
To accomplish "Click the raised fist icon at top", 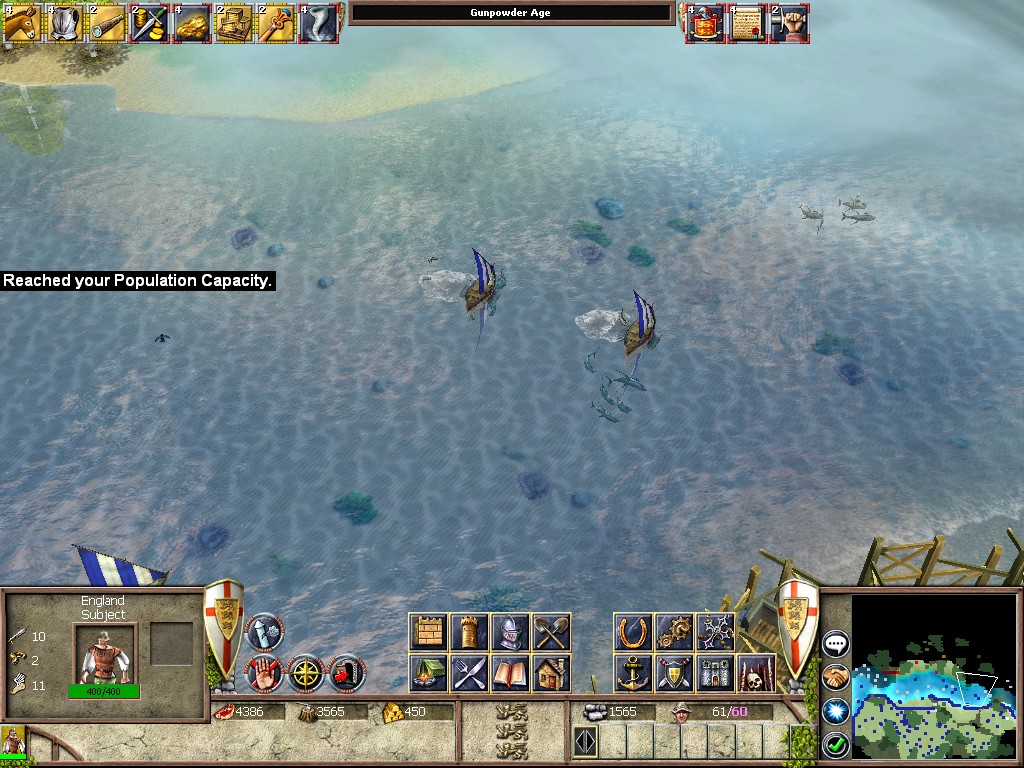I will (789, 23).
